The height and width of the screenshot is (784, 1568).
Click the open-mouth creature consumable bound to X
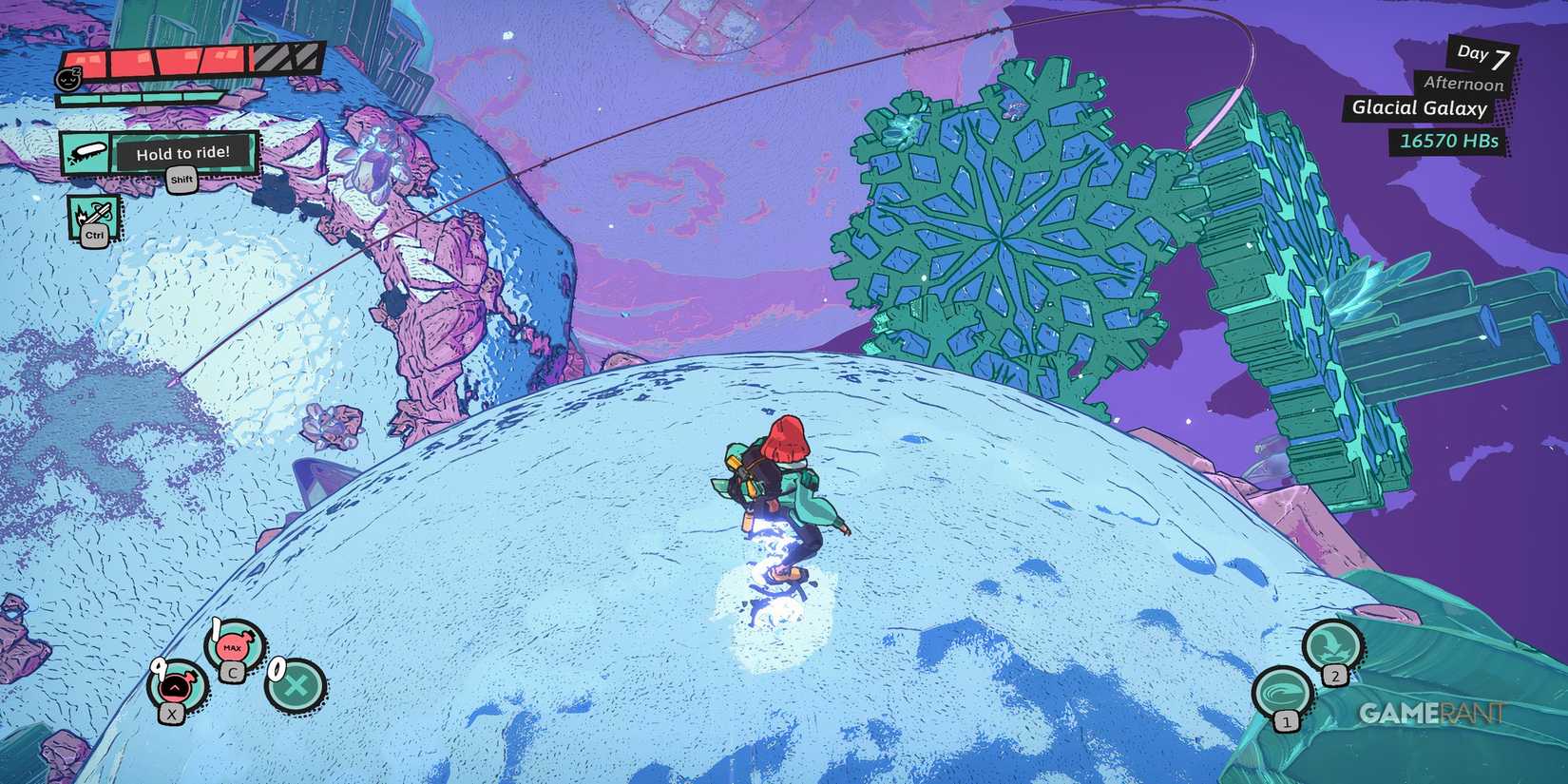(x=174, y=686)
